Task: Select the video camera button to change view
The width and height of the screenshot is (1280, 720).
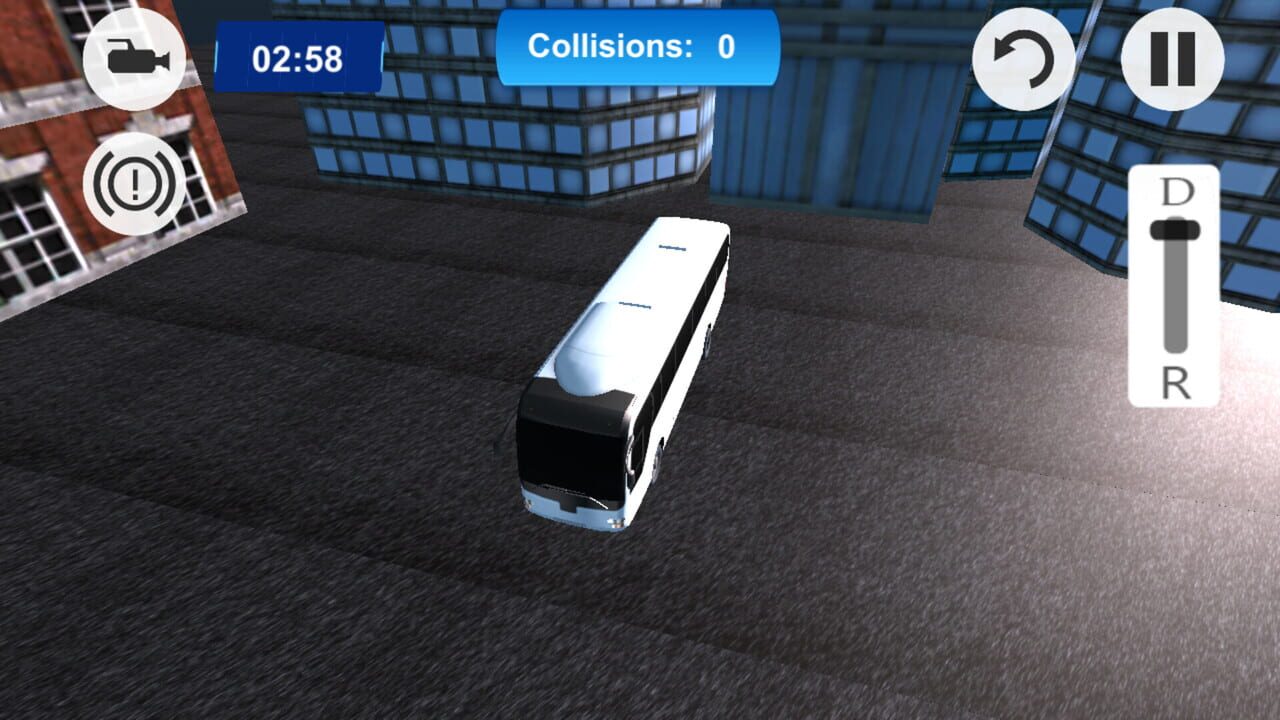Action: click(x=136, y=57)
